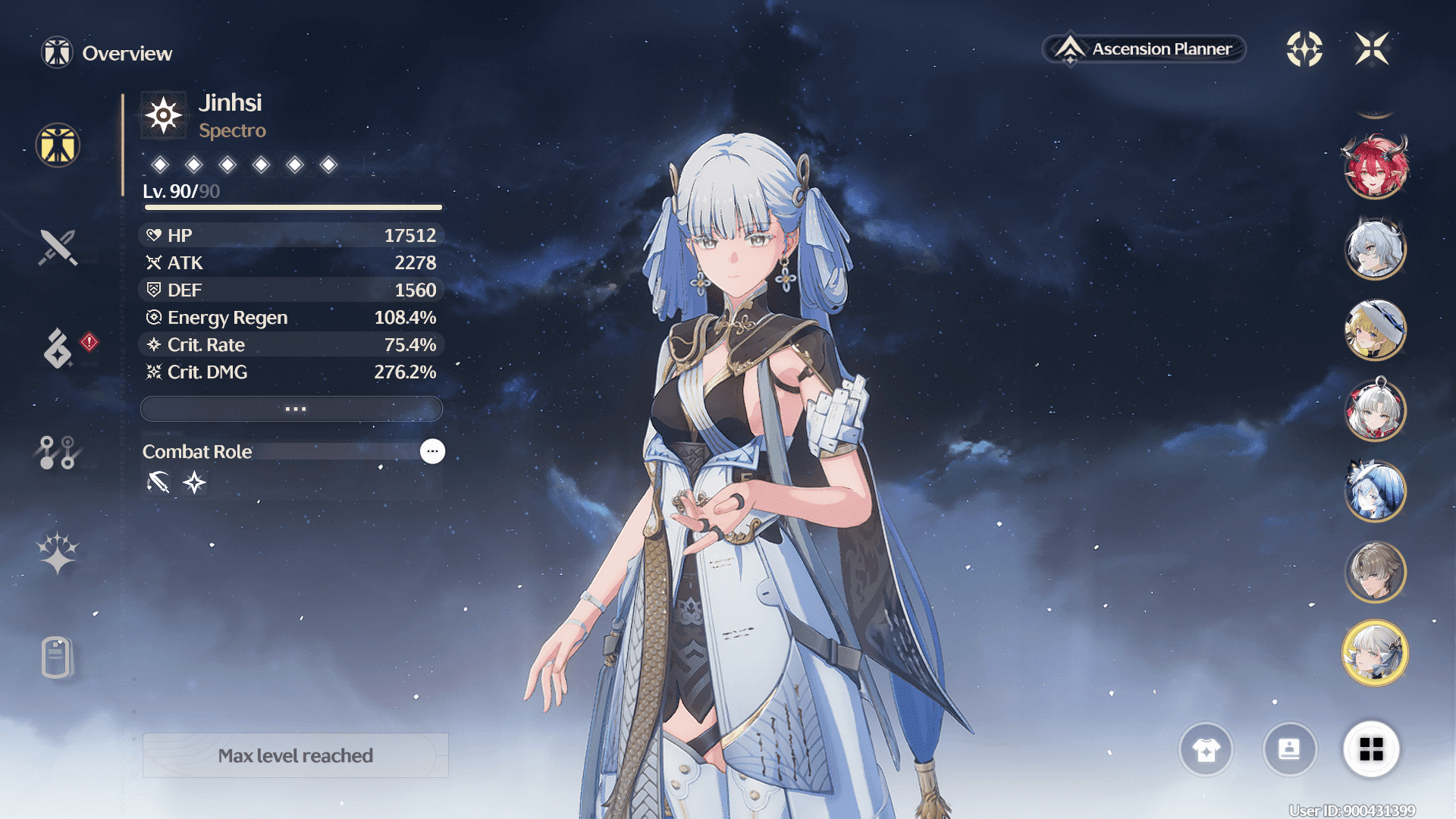Show Combat Role details
Screen dimensions: 1456x819
coord(432,451)
